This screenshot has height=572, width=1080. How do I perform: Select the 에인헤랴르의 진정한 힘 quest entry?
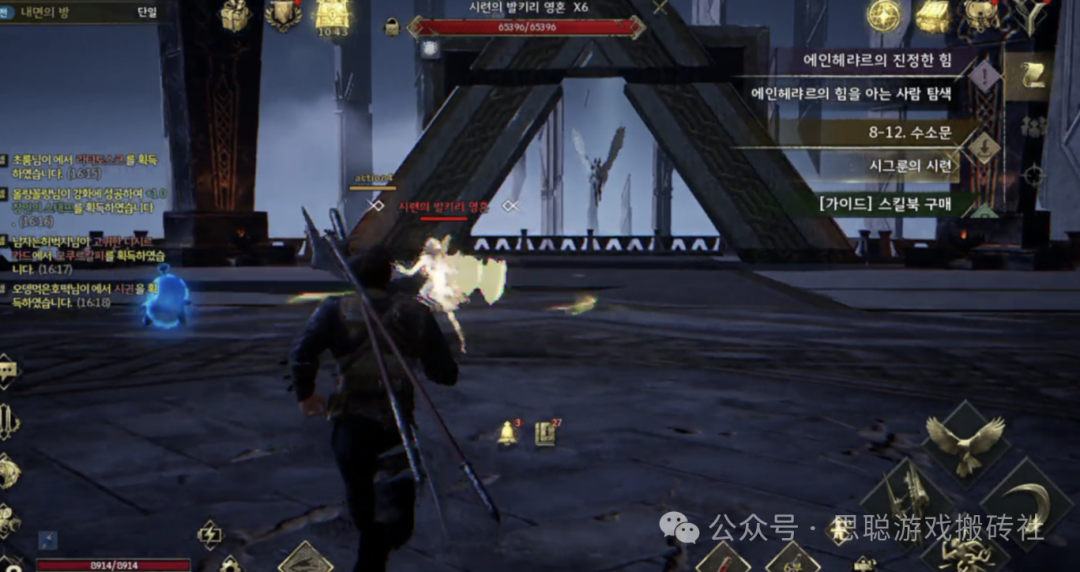click(869, 60)
